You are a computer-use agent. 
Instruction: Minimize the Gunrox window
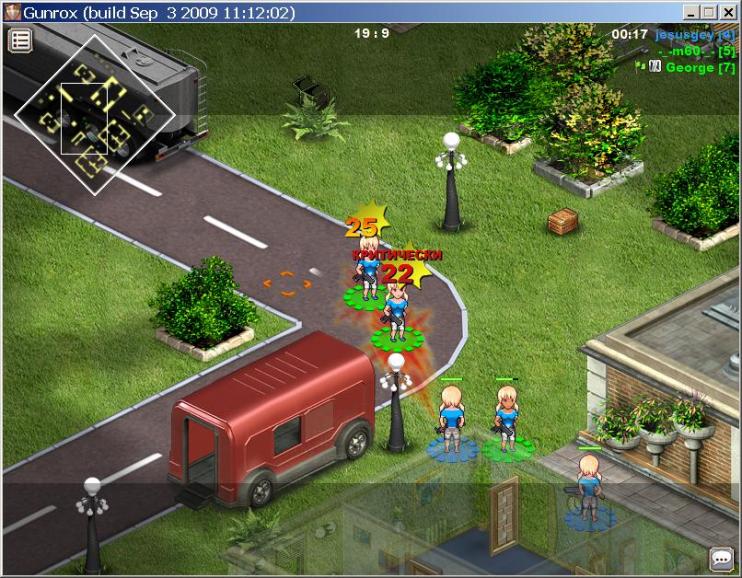click(x=692, y=12)
